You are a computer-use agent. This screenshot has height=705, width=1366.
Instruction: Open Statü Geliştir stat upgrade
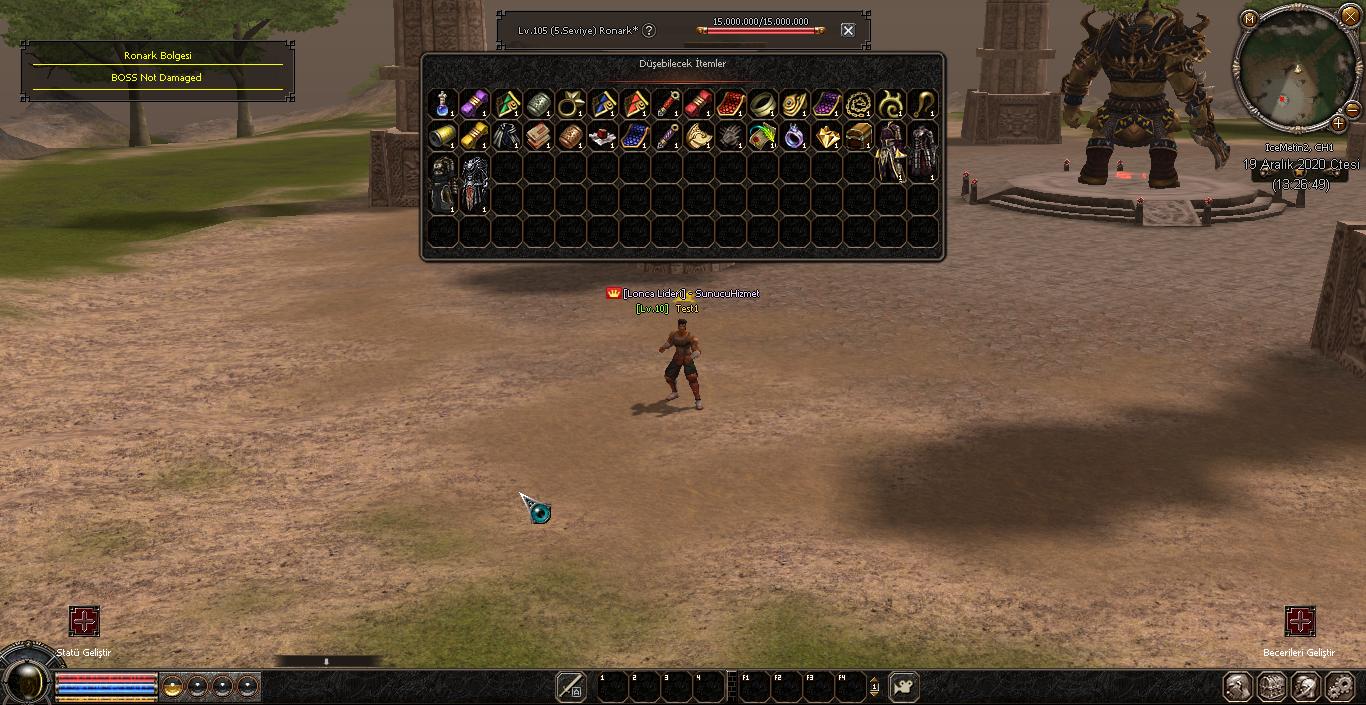click(84, 621)
